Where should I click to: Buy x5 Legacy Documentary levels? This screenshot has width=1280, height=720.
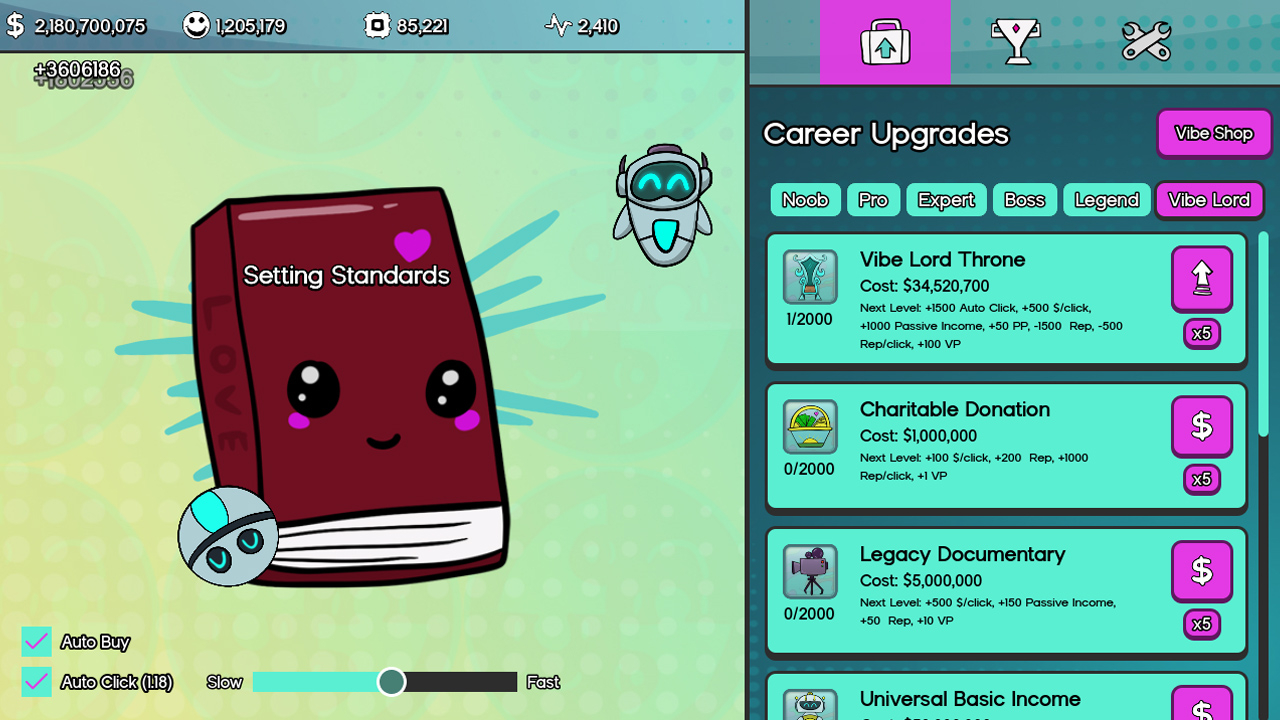tap(1201, 624)
